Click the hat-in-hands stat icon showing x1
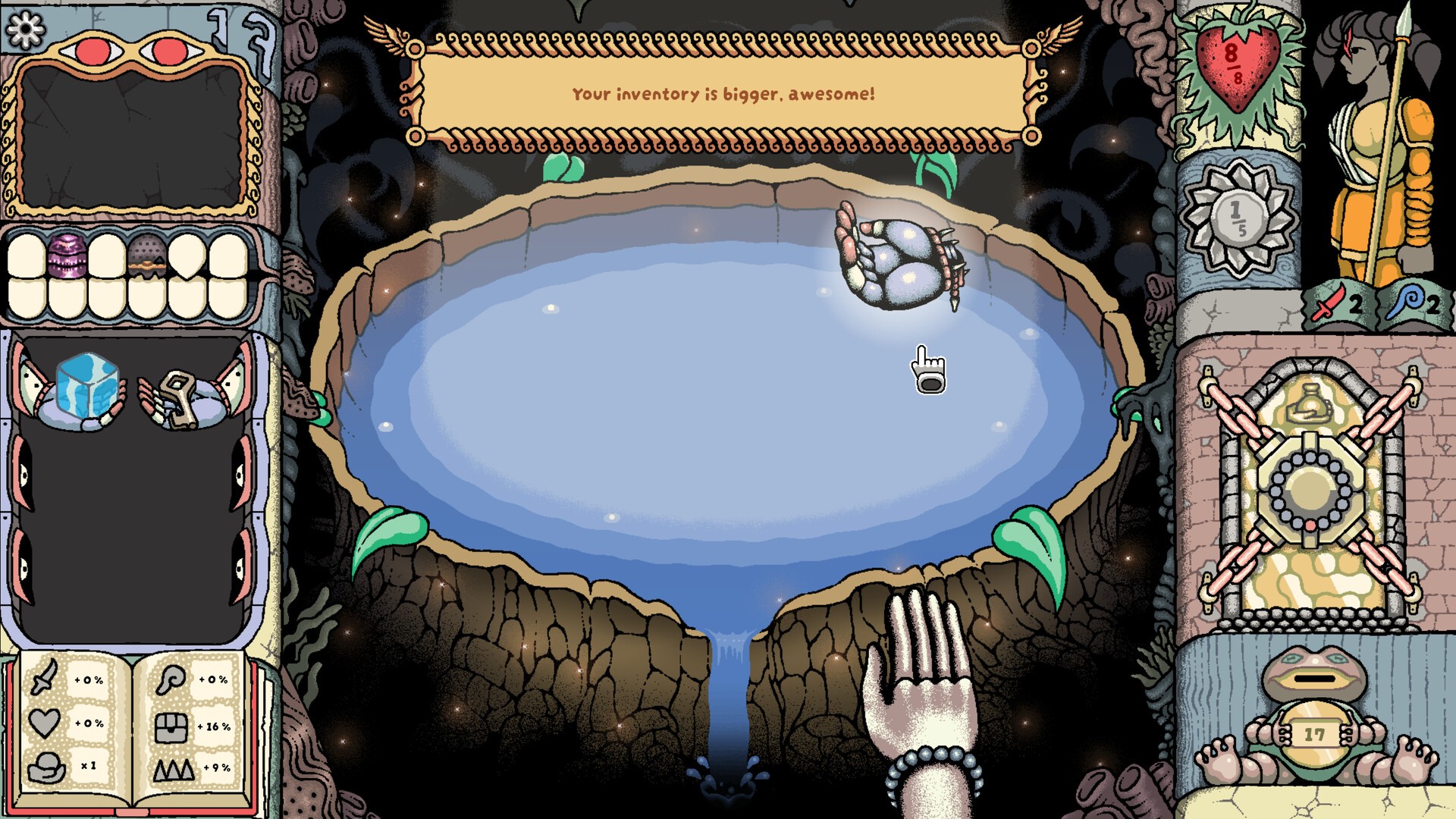1456x819 pixels. point(47,767)
